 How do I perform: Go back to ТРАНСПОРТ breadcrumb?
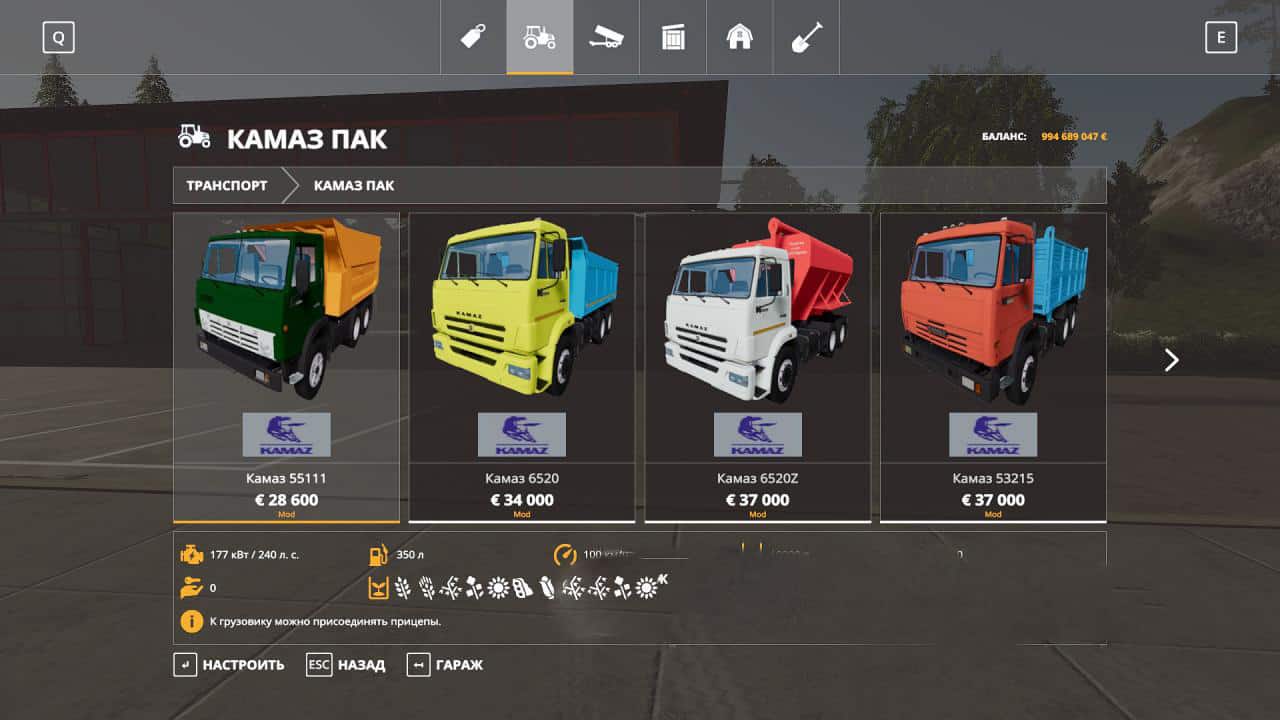pyautogui.click(x=227, y=186)
